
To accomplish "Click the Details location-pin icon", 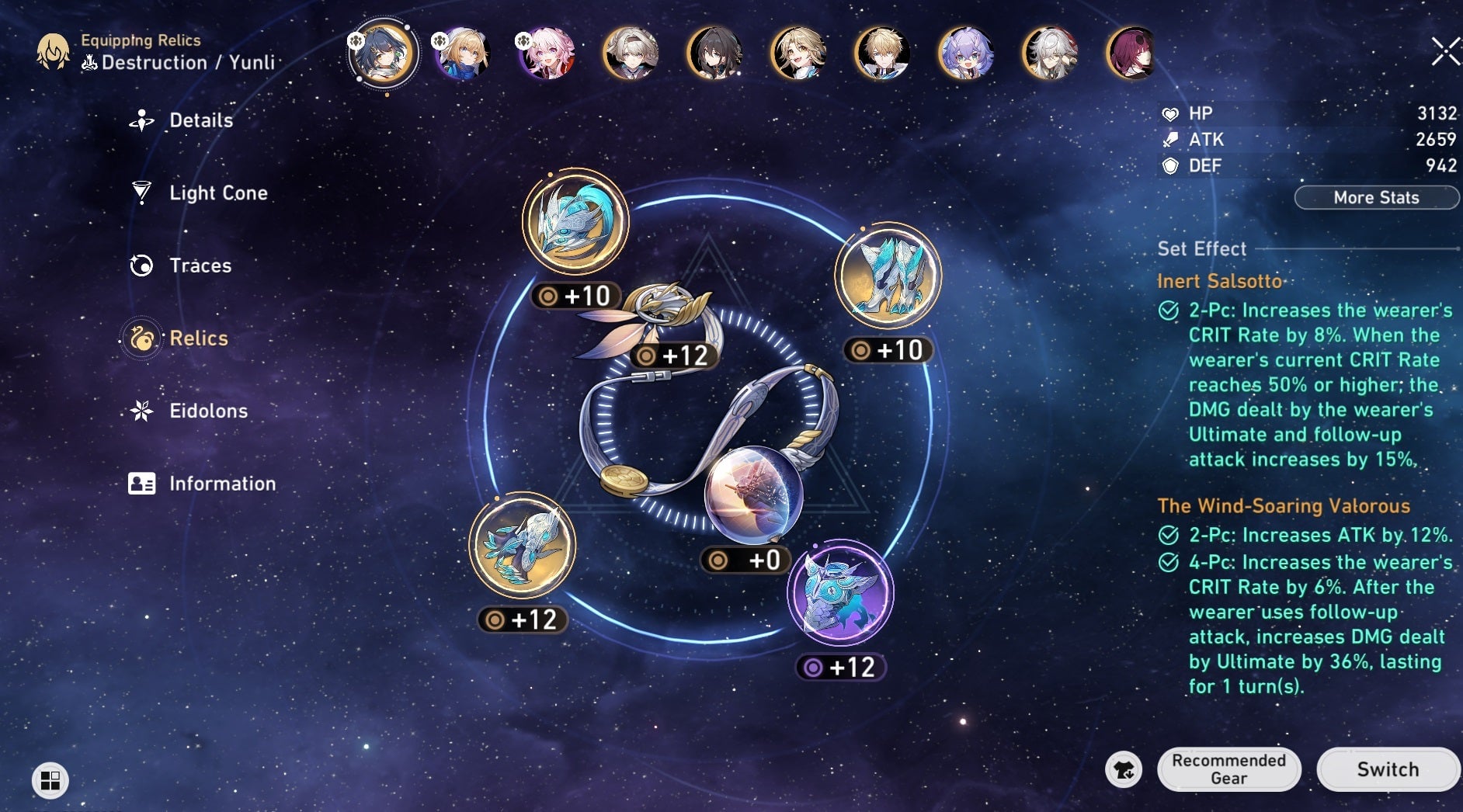I will pyautogui.click(x=141, y=120).
